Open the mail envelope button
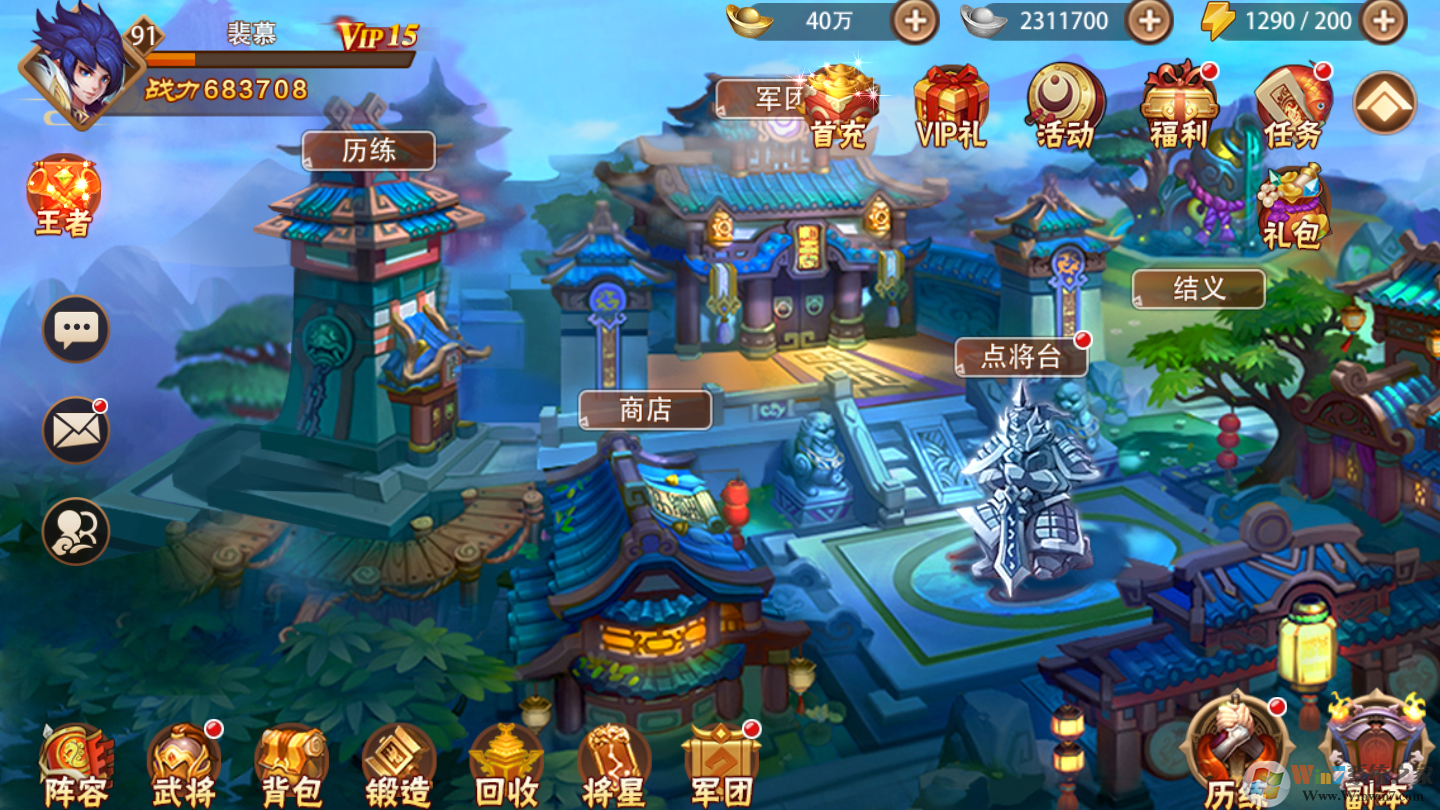This screenshot has height=810, width=1440. click(x=76, y=430)
